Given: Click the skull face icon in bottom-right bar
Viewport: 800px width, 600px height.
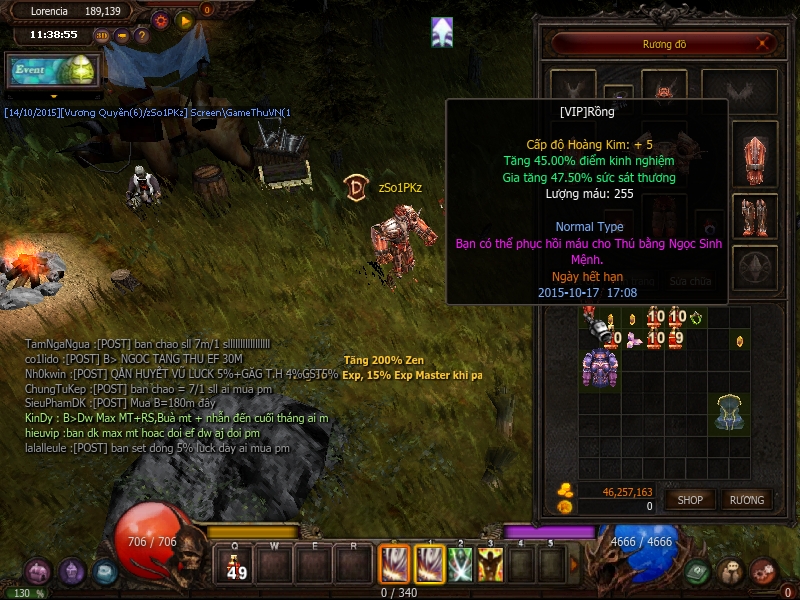Looking at the screenshot, I should tap(732, 572).
